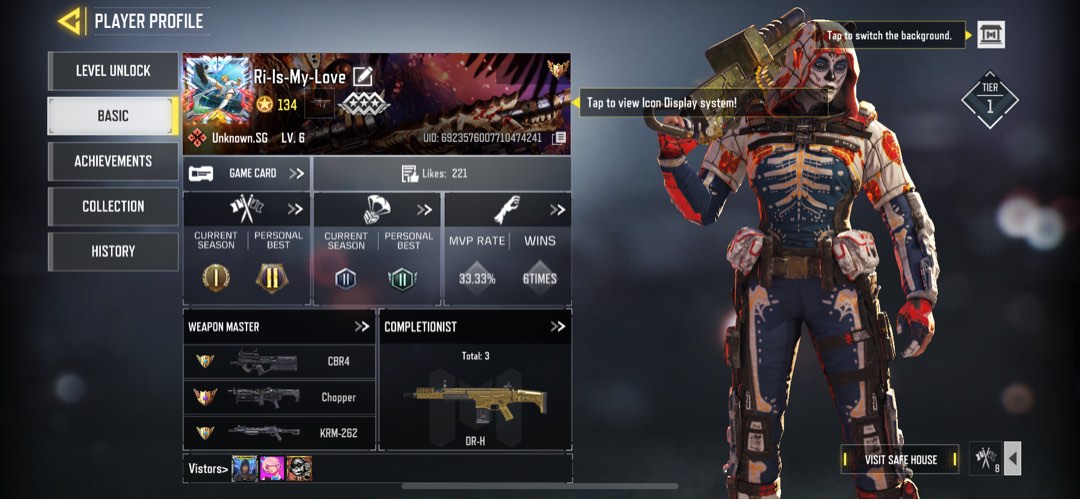Choose the Chopper weapon row
Viewport: 1080px width, 500px height.
pos(279,397)
